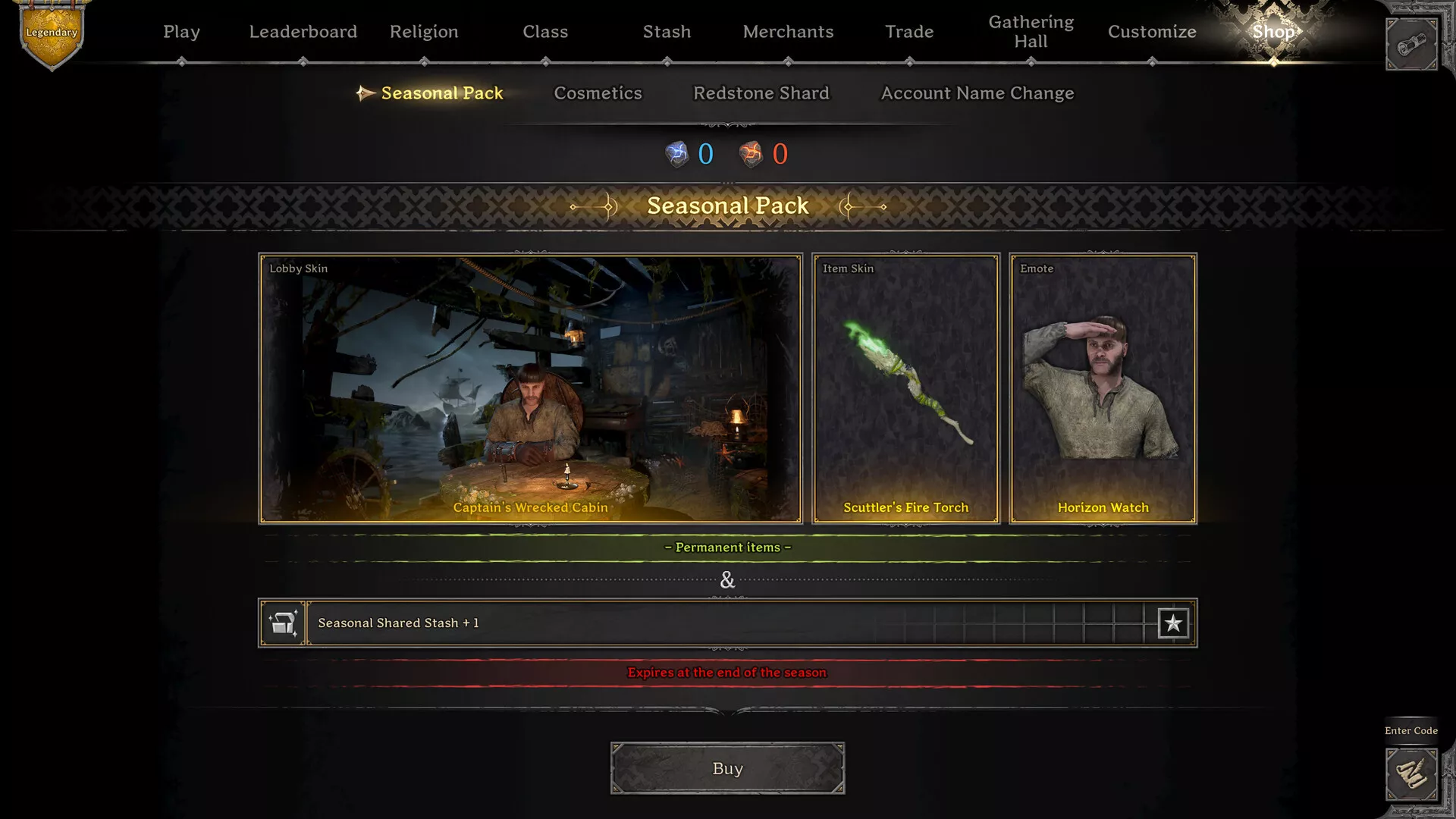Screen dimensions: 1456x819
Task: Select the Shop tab
Action: pyautogui.click(x=1273, y=32)
